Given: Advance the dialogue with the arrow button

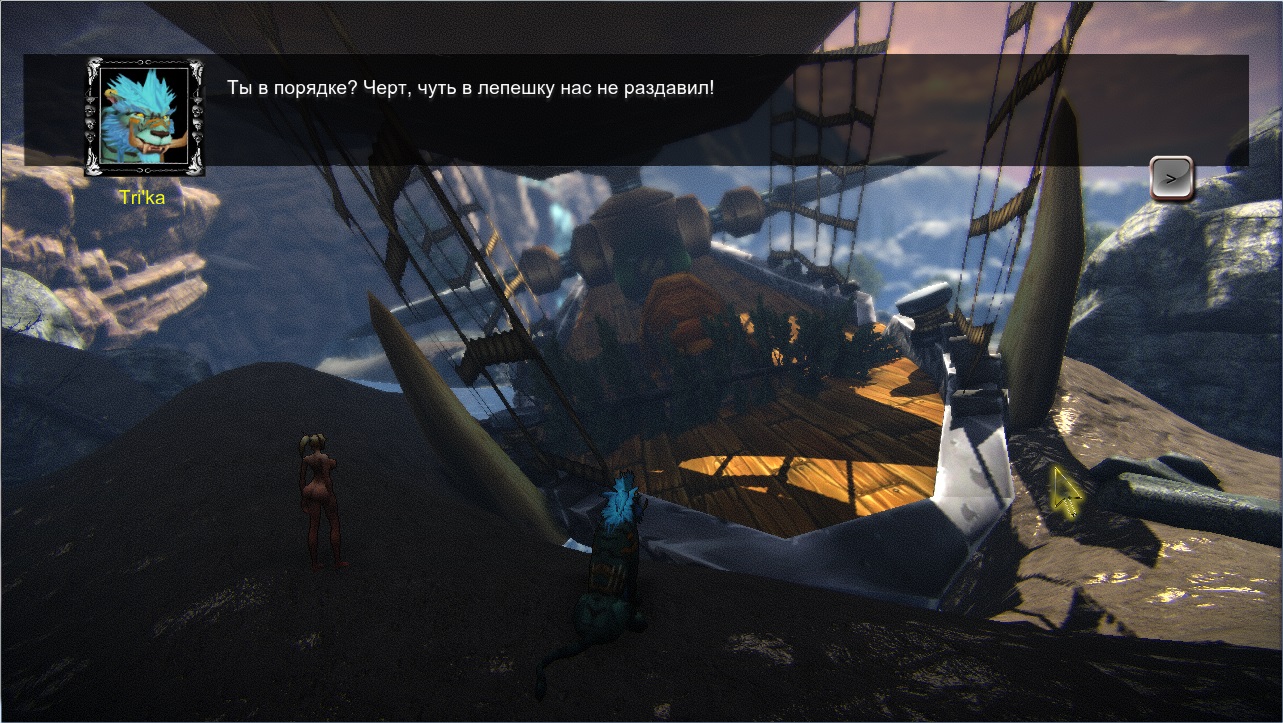Looking at the screenshot, I should point(1172,179).
